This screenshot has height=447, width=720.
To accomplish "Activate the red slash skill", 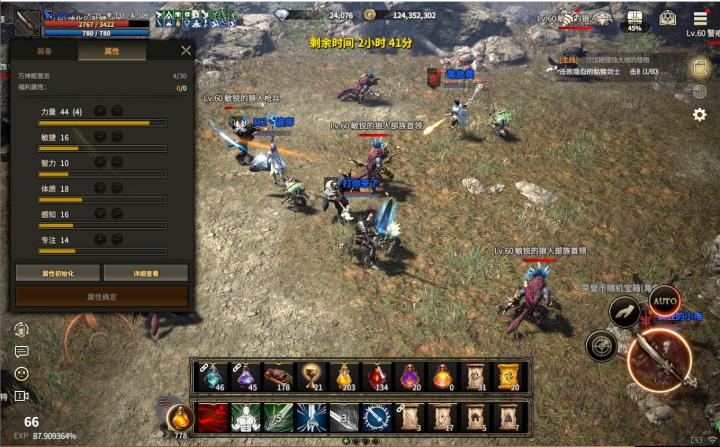I will click(x=212, y=417).
